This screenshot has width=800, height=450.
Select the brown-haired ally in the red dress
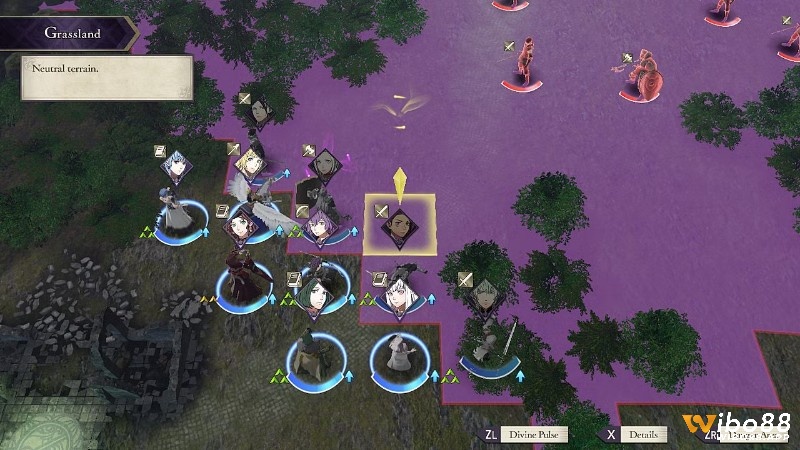(241, 227)
